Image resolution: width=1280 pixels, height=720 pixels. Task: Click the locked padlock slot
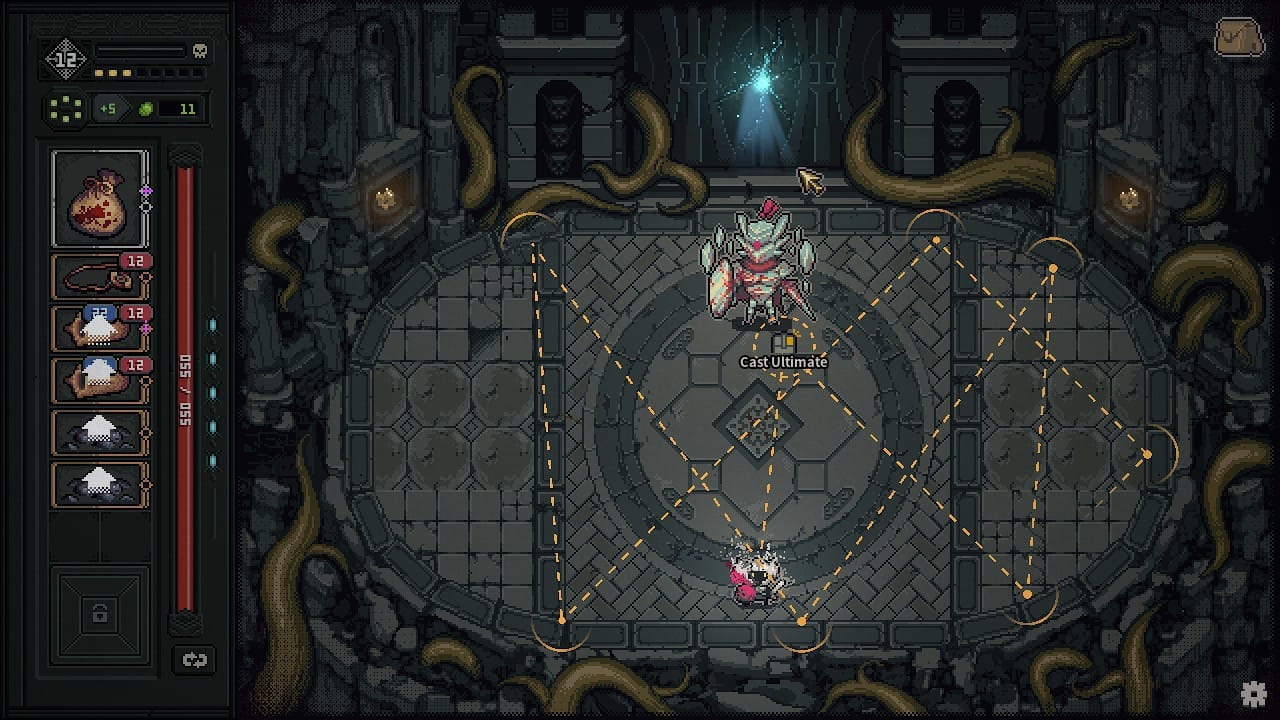click(100, 614)
